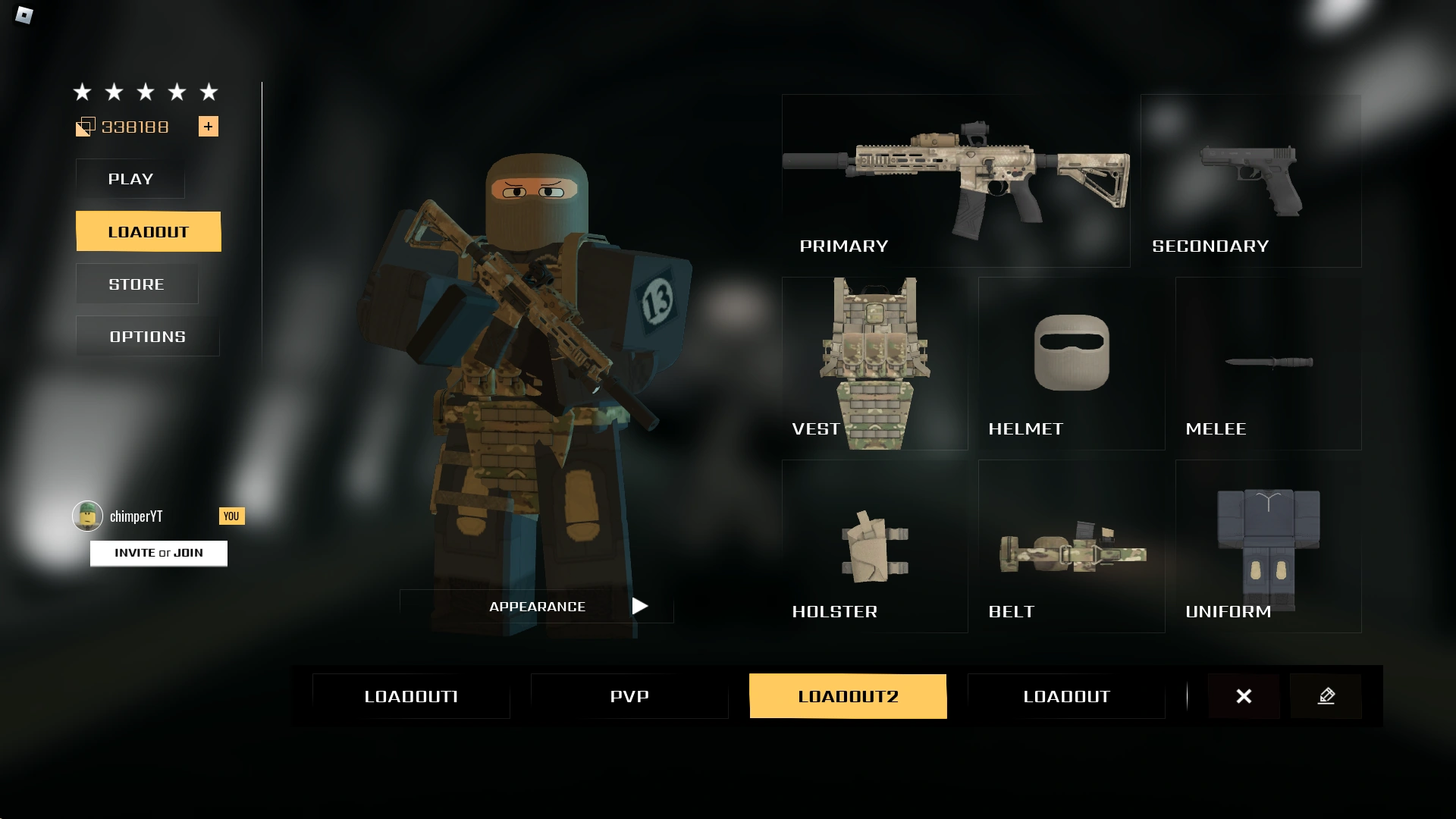Screen dimensions: 1456x819
Task: Switch to the PVP loadout tab
Action: (x=629, y=695)
